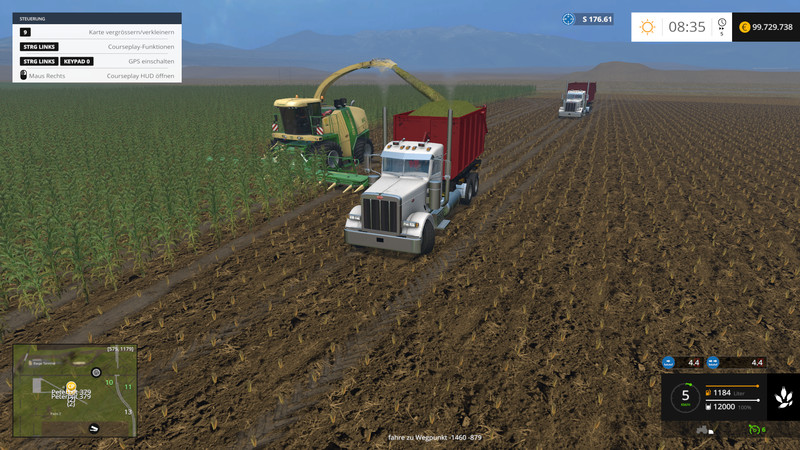800x450 pixels.
Task: Select the yellow player marker on minimap
Action: pos(71,385)
